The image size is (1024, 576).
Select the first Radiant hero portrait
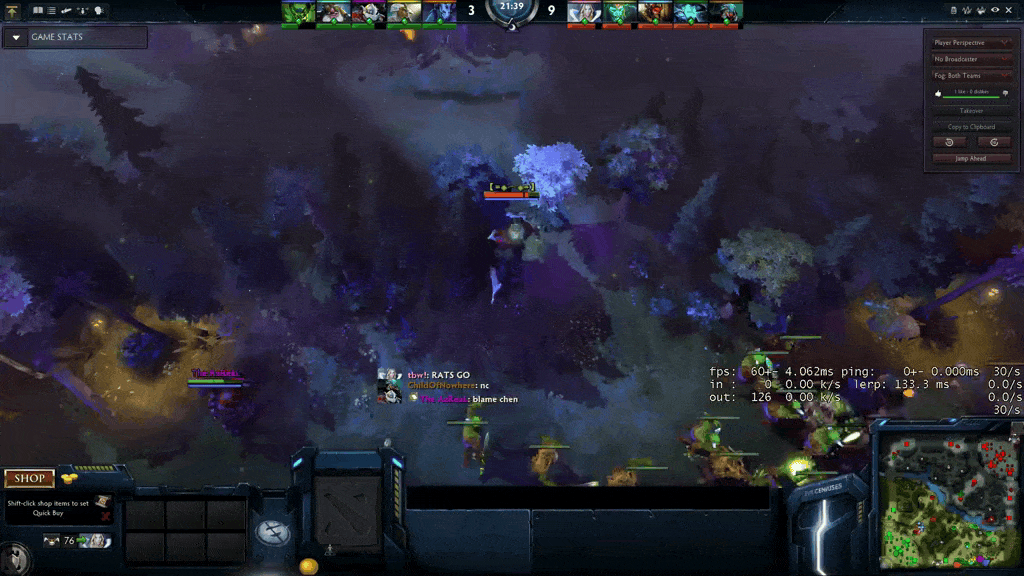[x=297, y=12]
